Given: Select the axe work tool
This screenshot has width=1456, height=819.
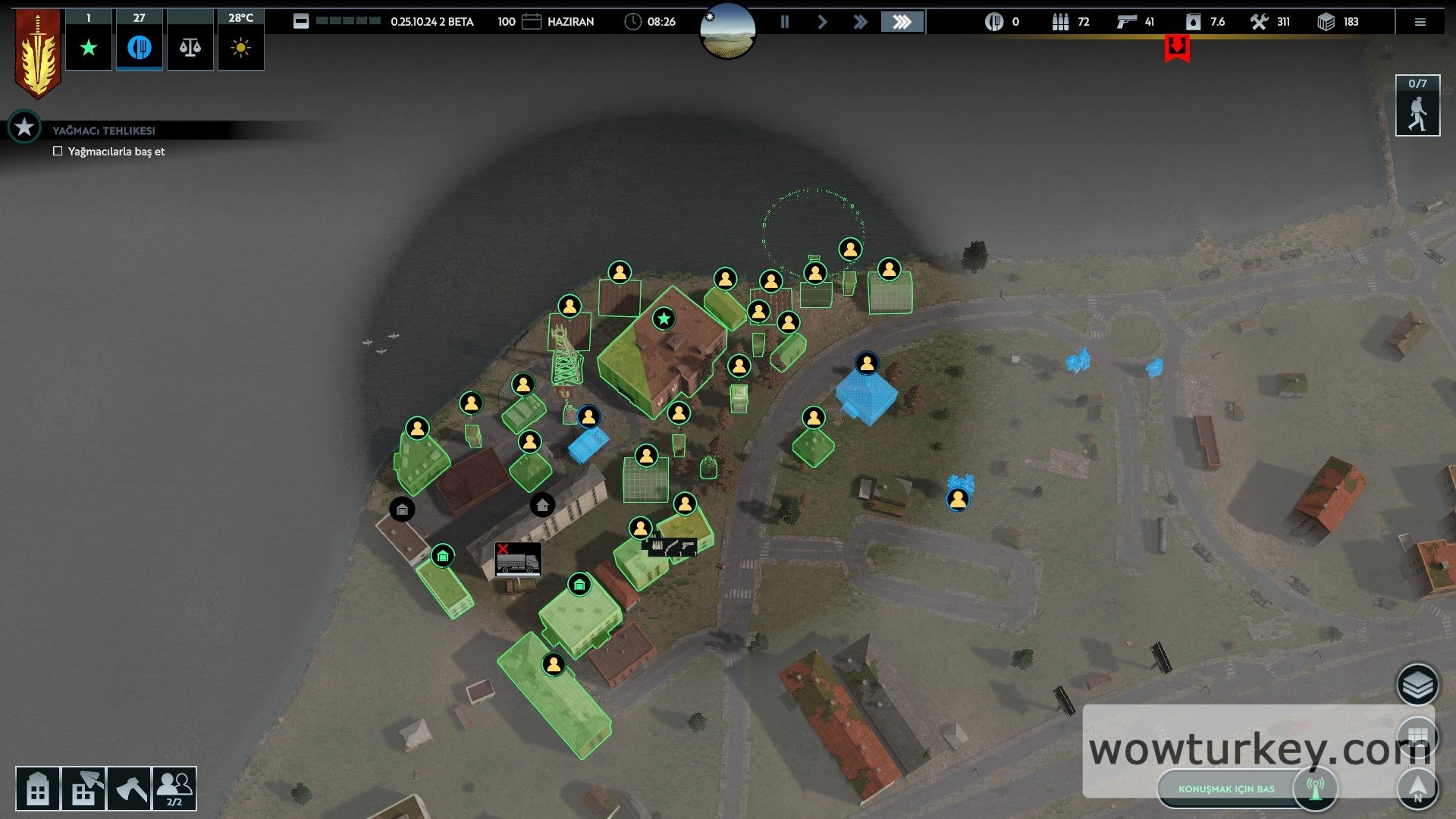Looking at the screenshot, I should coord(129,789).
